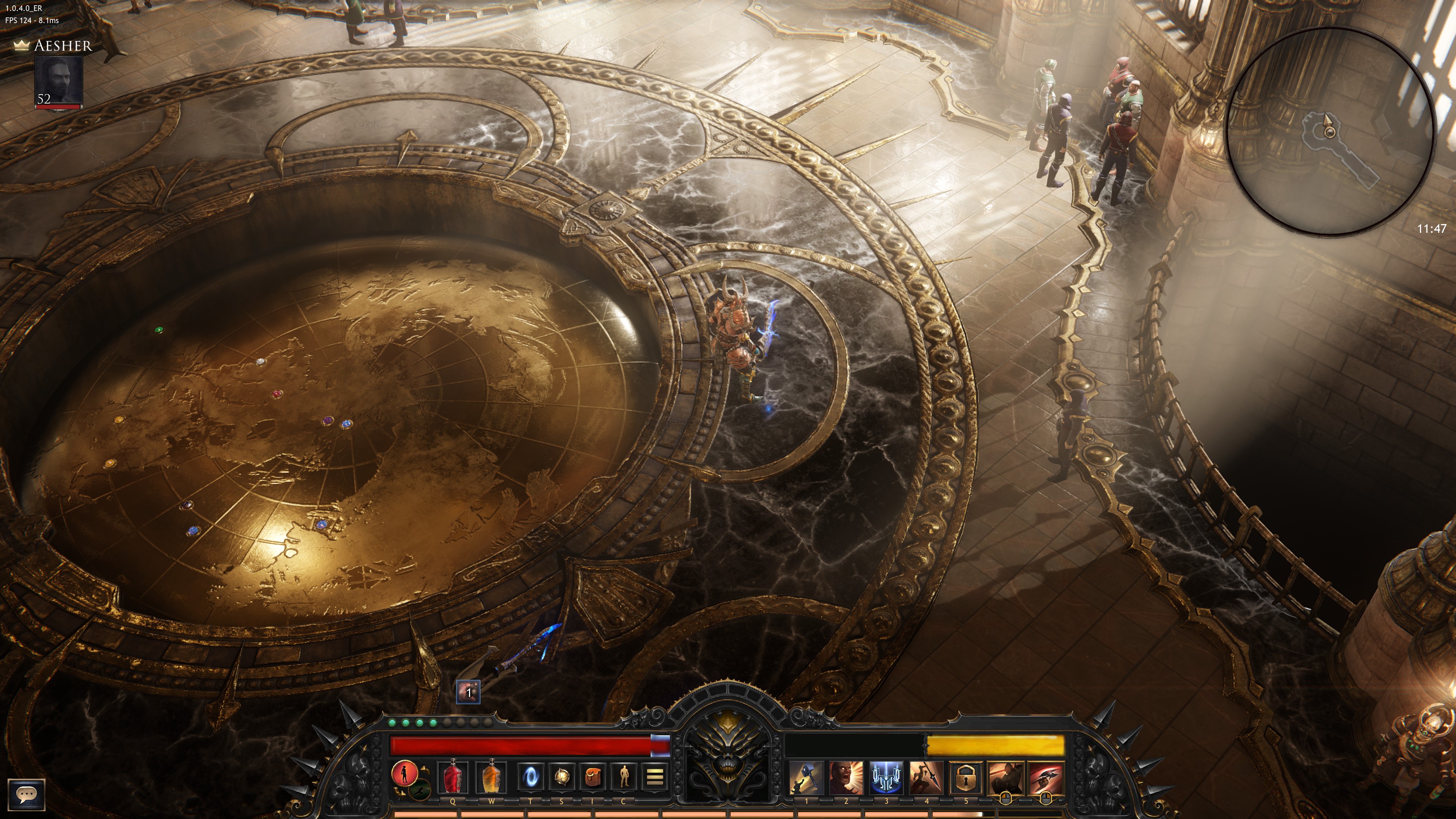Open the blue town portal

click(x=530, y=778)
